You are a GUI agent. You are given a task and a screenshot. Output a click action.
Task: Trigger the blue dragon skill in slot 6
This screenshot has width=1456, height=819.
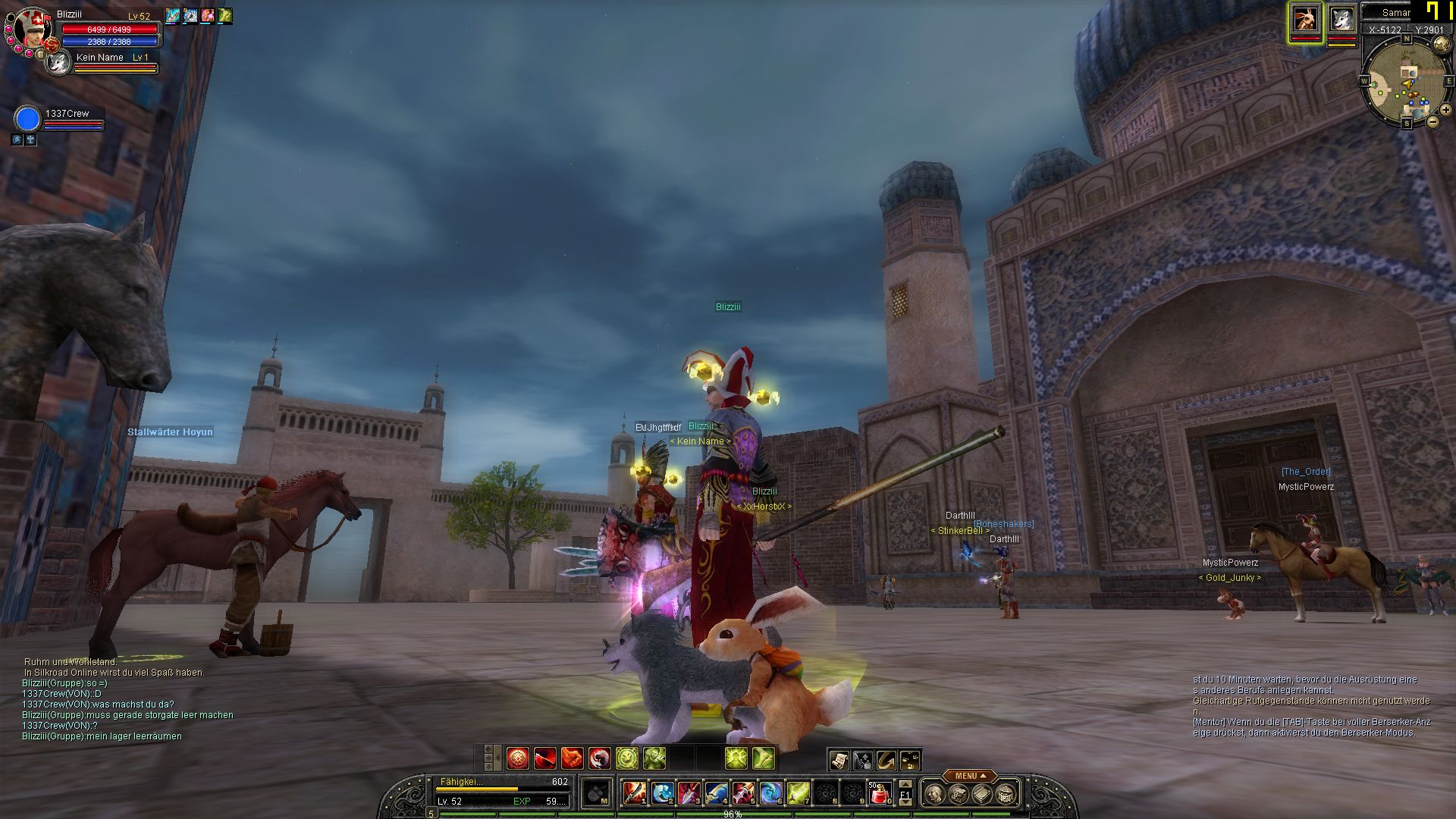coord(770,793)
